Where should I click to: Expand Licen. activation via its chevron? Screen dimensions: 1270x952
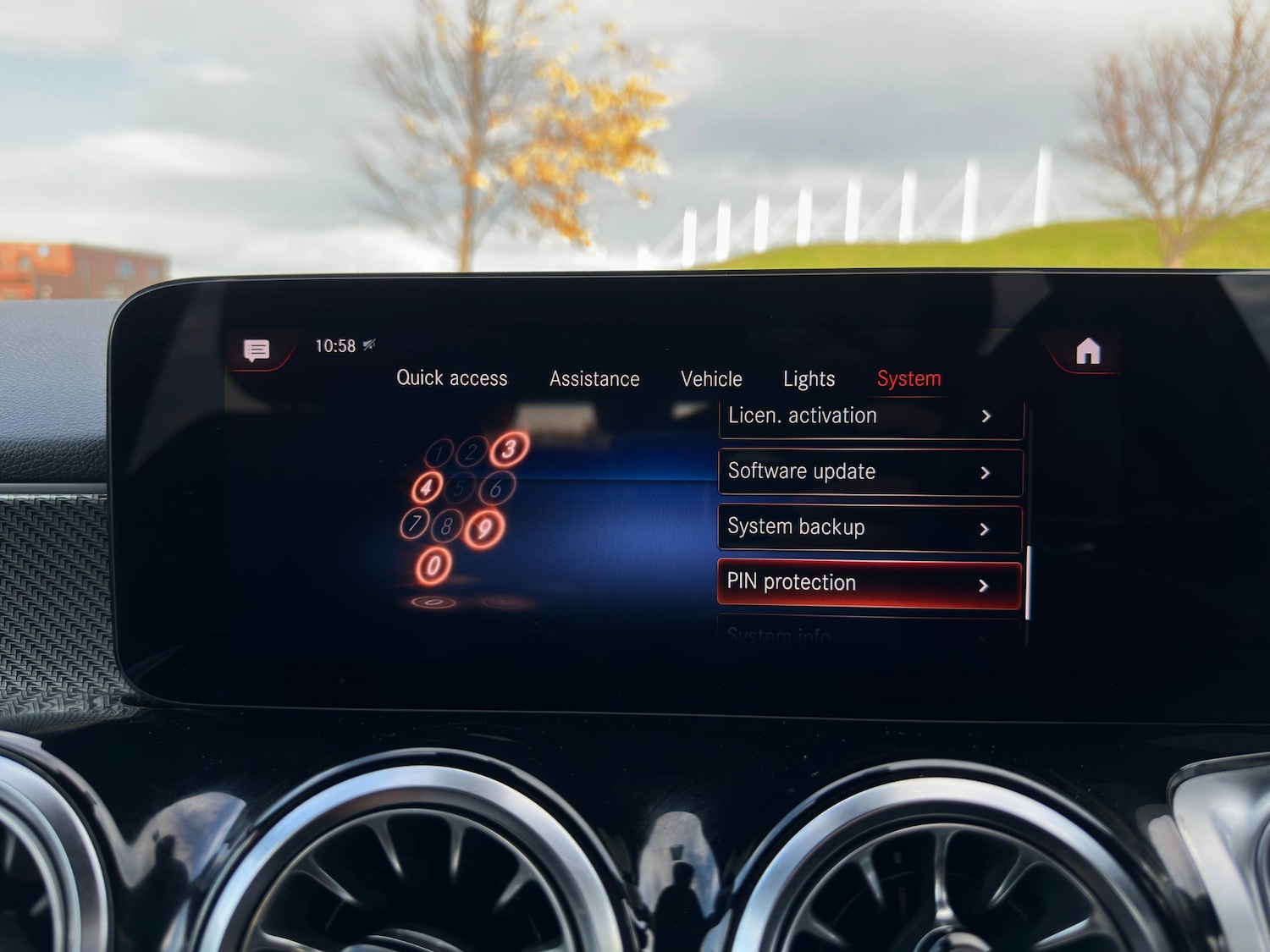[x=986, y=417]
